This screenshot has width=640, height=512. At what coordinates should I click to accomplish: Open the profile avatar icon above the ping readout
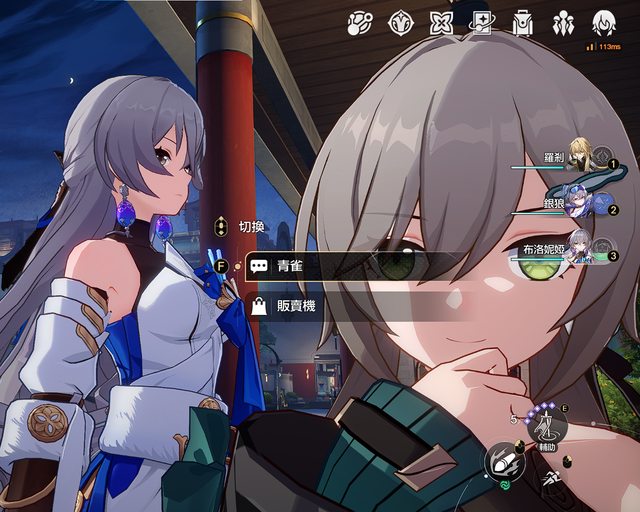[603, 22]
